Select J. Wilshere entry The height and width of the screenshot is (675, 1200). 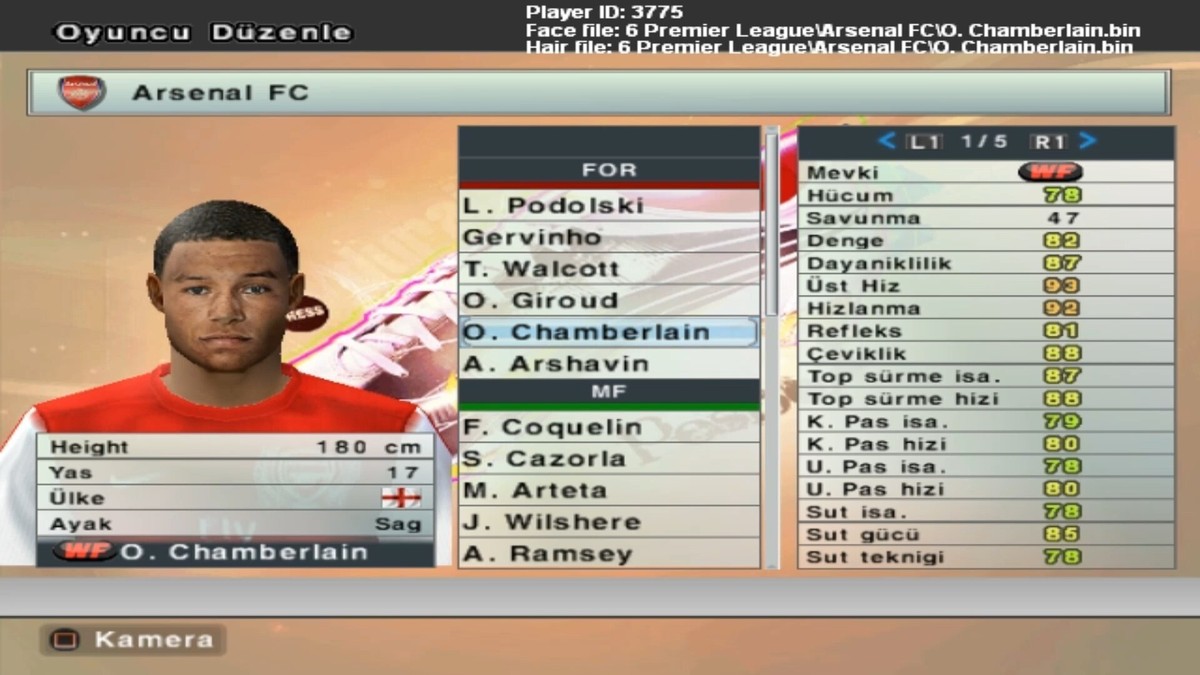[608, 522]
